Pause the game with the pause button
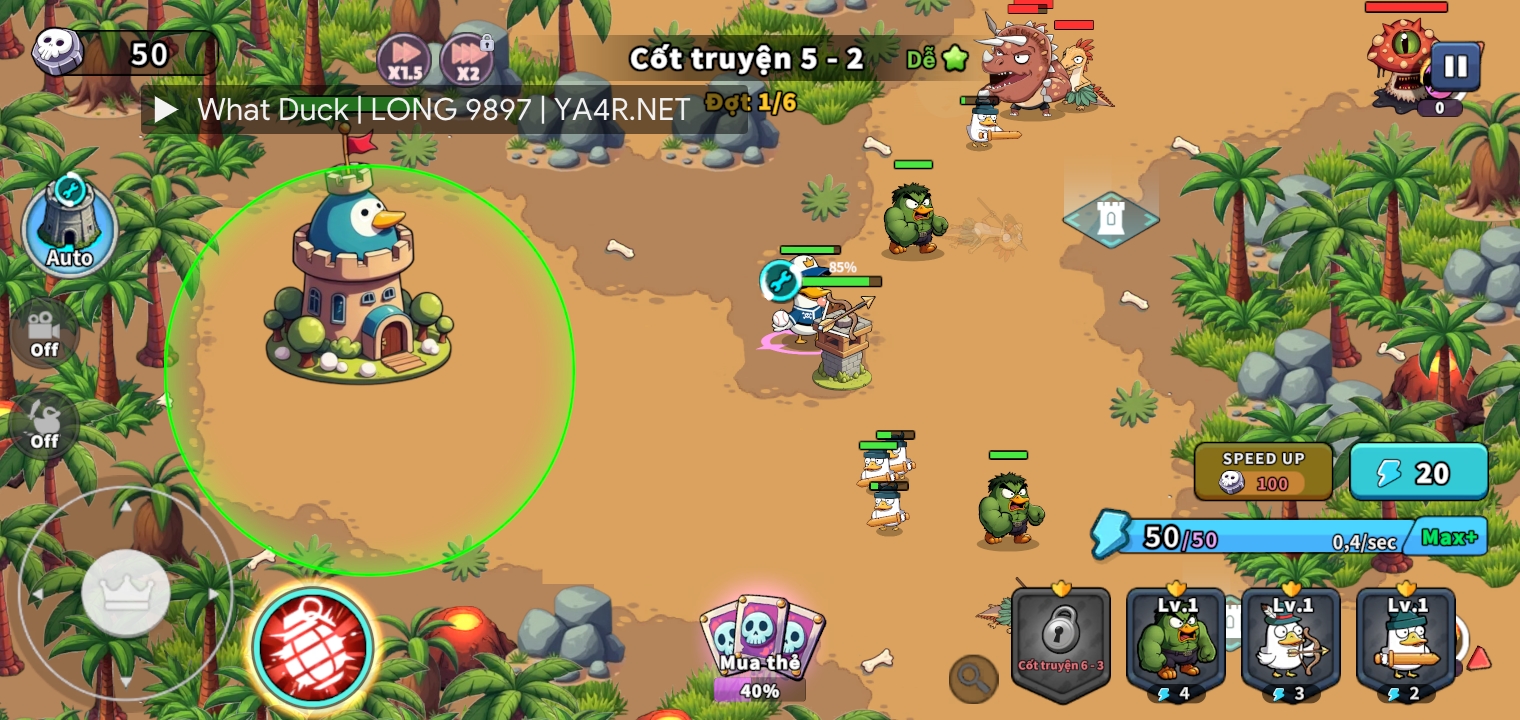 point(1455,67)
